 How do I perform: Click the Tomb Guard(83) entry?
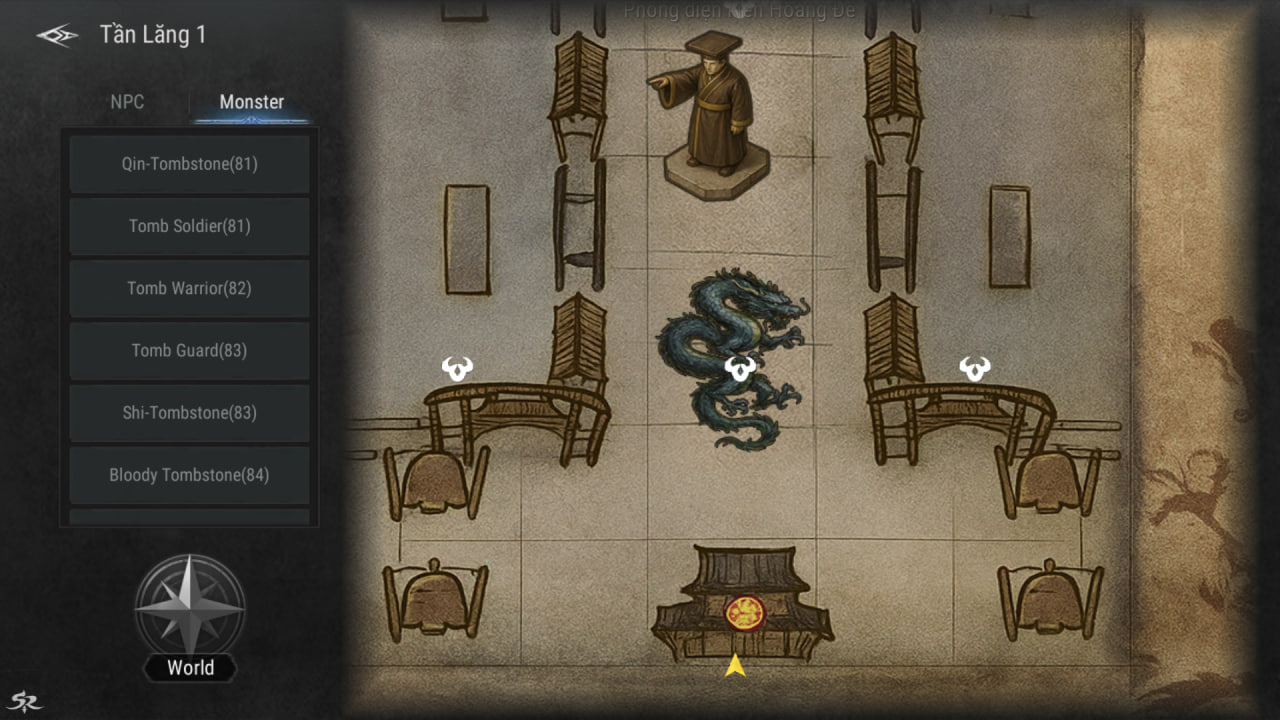click(x=189, y=350)
